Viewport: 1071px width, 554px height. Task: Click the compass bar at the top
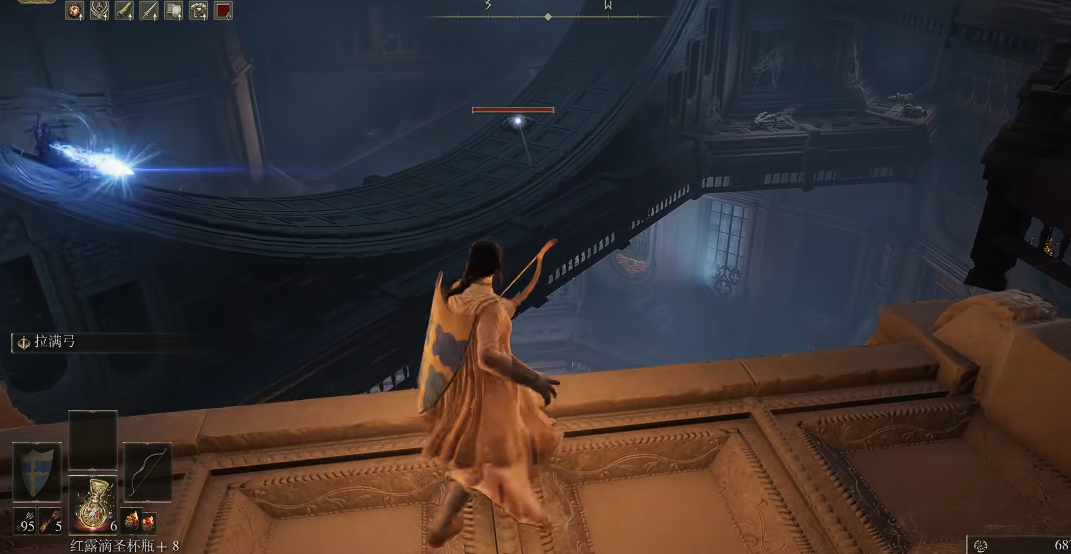pos(548,16)
